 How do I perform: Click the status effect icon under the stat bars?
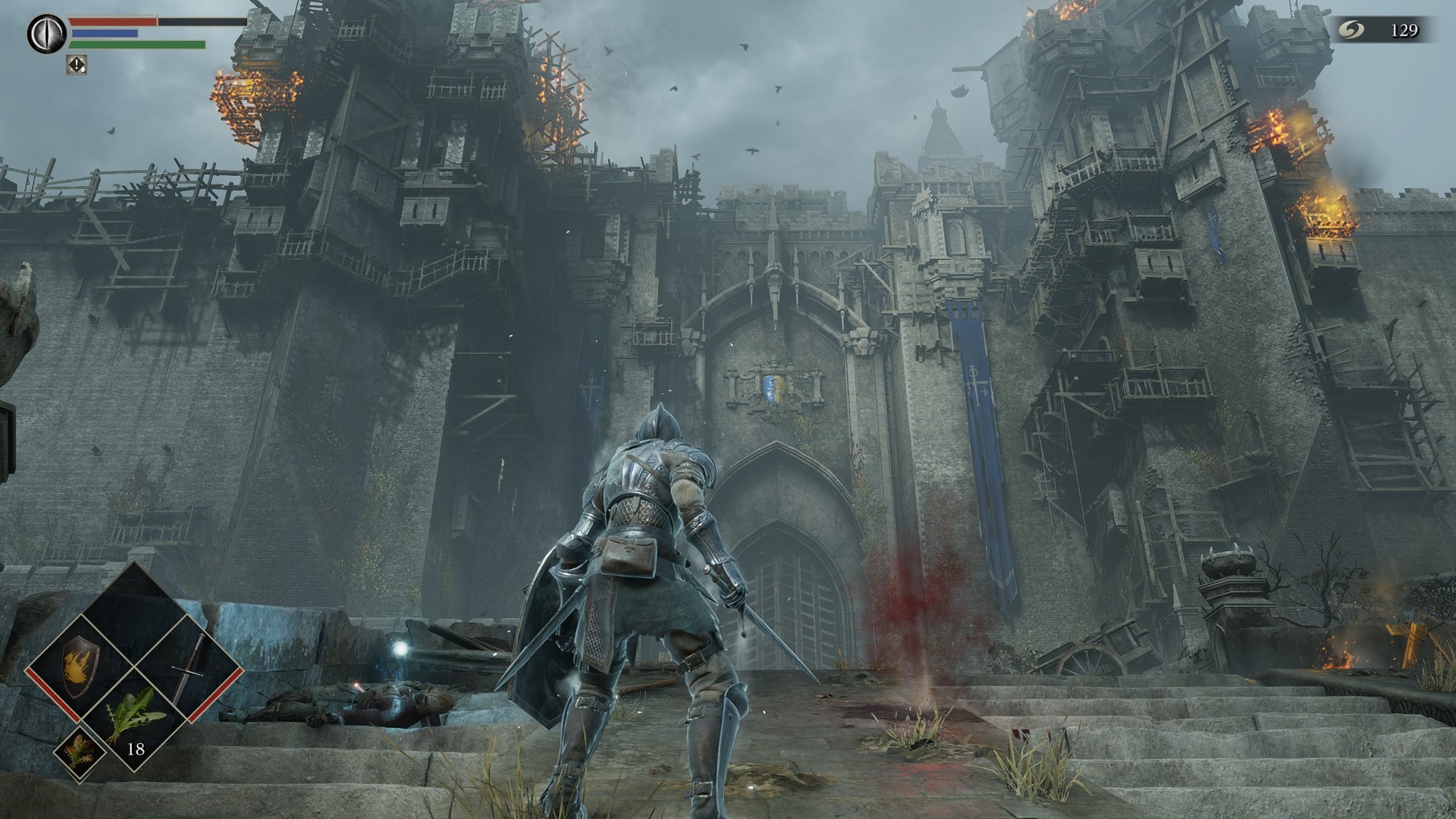[x=77, y=64]
